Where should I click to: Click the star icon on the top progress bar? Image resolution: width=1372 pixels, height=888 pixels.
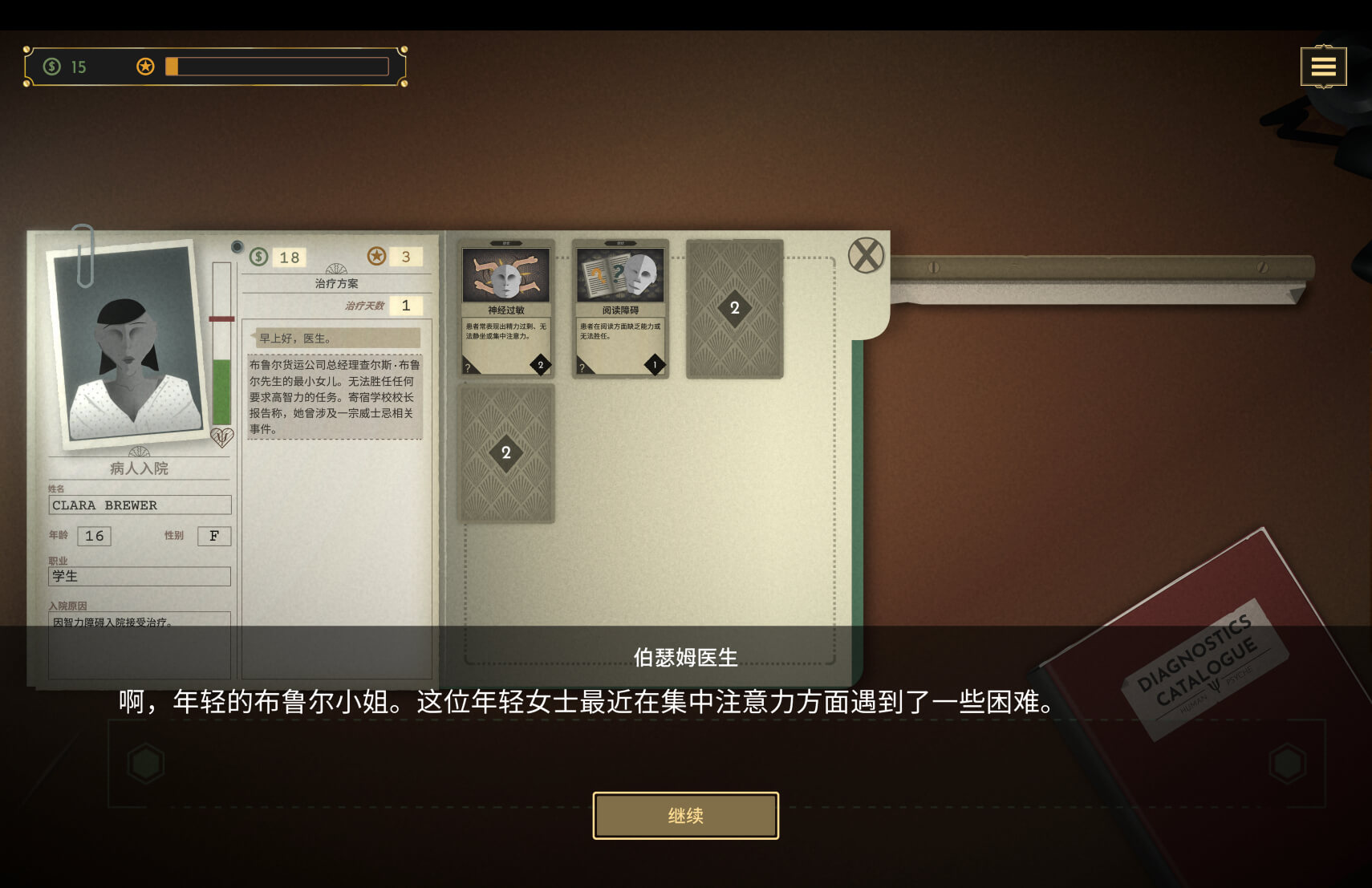click(x=145, y=66)
